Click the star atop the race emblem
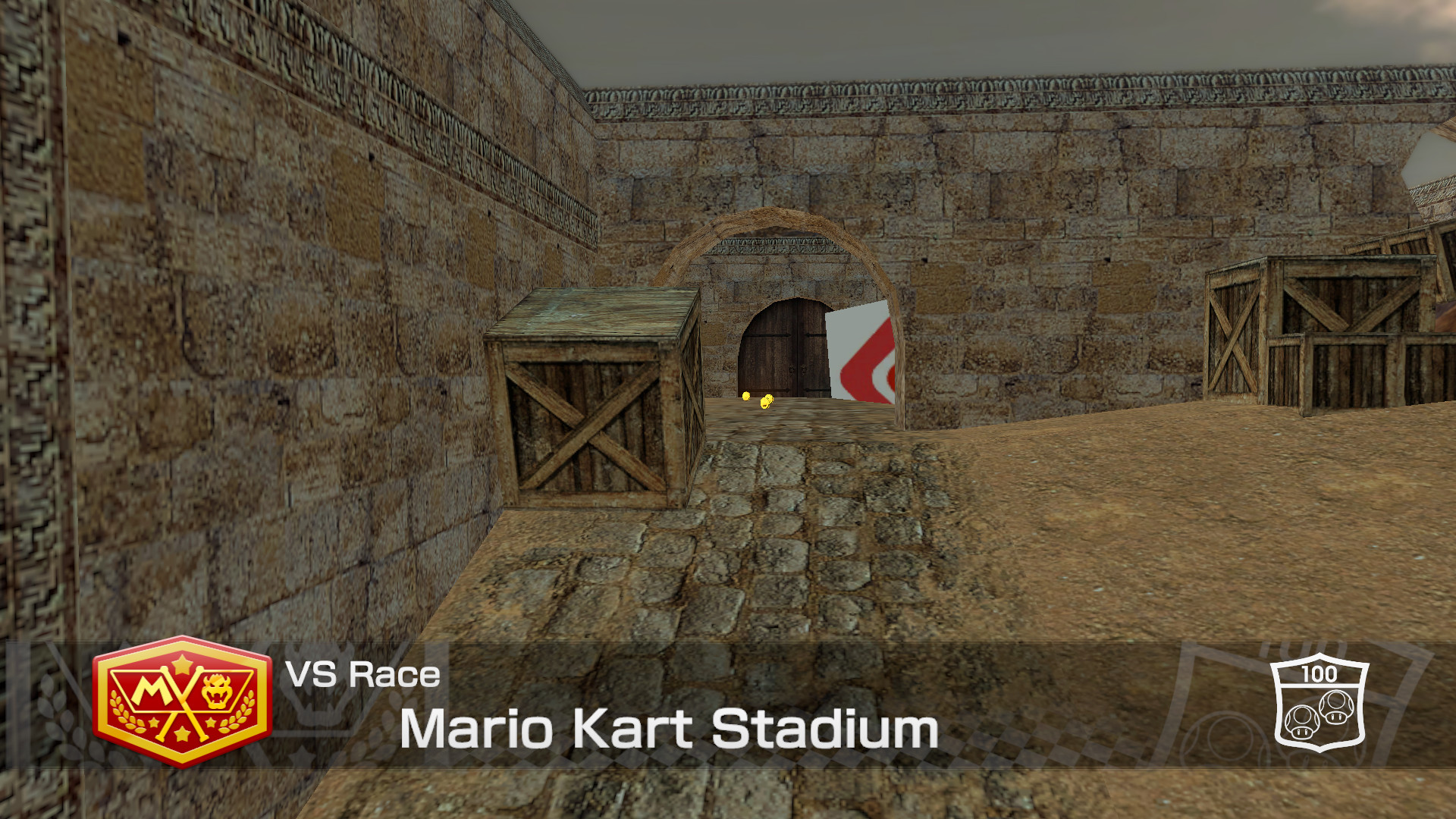1456x819 pixels. point(182,666)
